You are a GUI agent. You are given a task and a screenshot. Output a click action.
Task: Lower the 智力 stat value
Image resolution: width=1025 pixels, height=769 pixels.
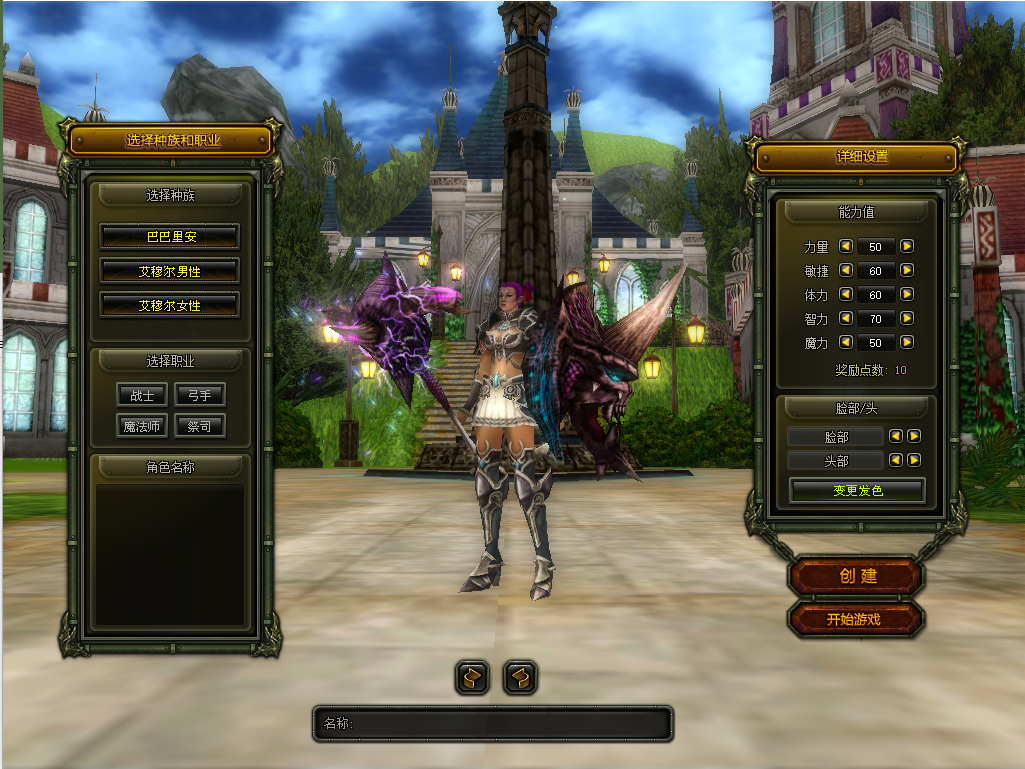click(x=845, y=318)
